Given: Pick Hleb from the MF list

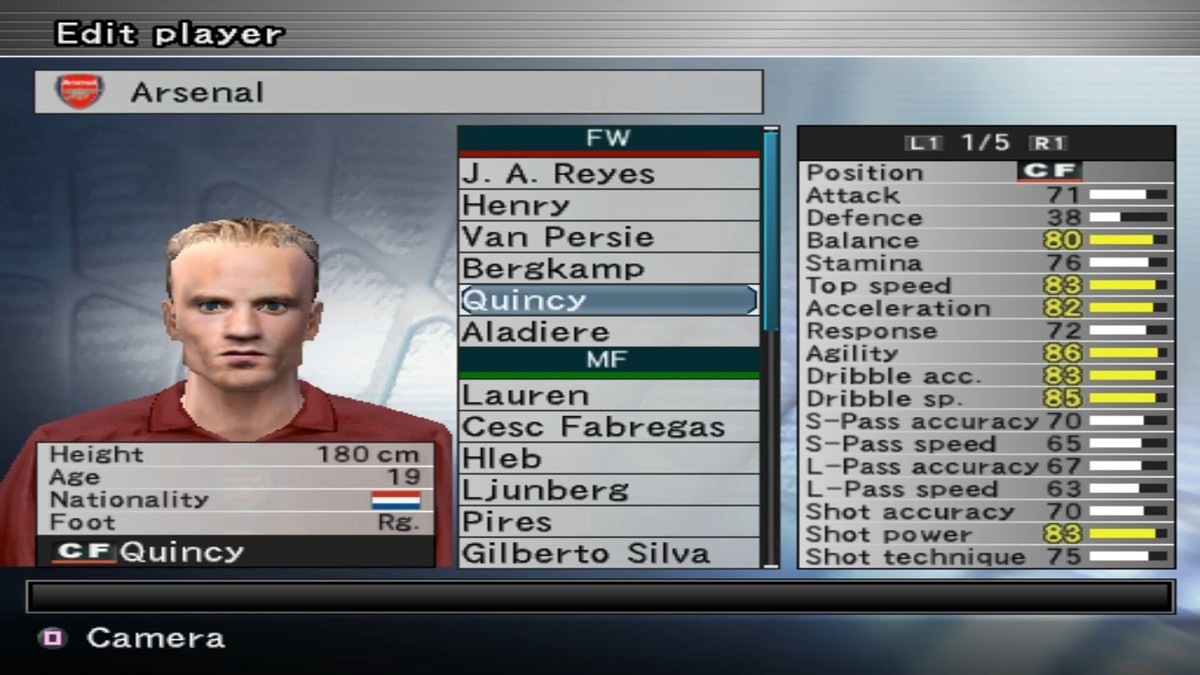Looking at the screenshot, I should click(608, 459).
